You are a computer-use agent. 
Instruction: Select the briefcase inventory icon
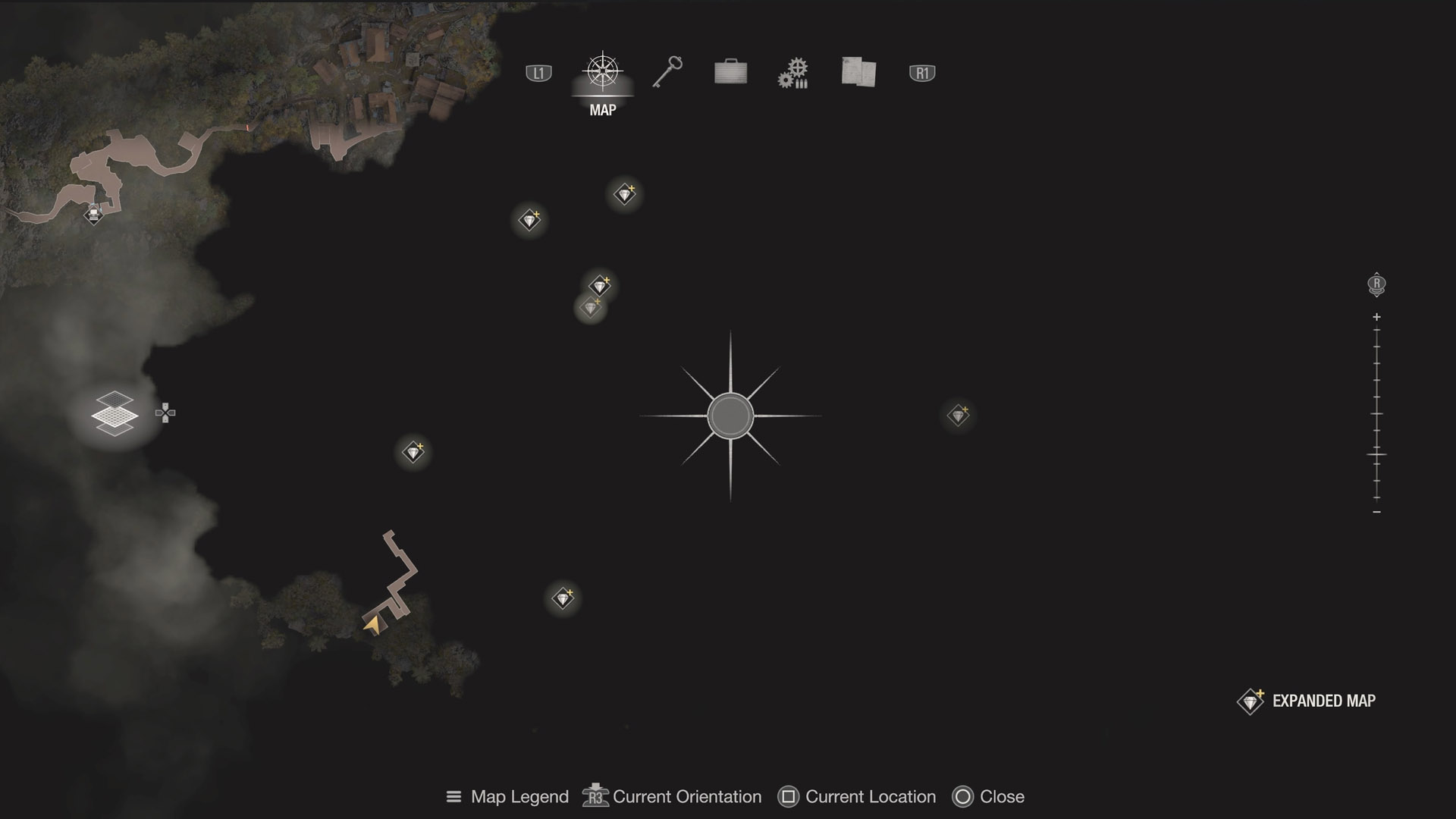click(730, 72)
